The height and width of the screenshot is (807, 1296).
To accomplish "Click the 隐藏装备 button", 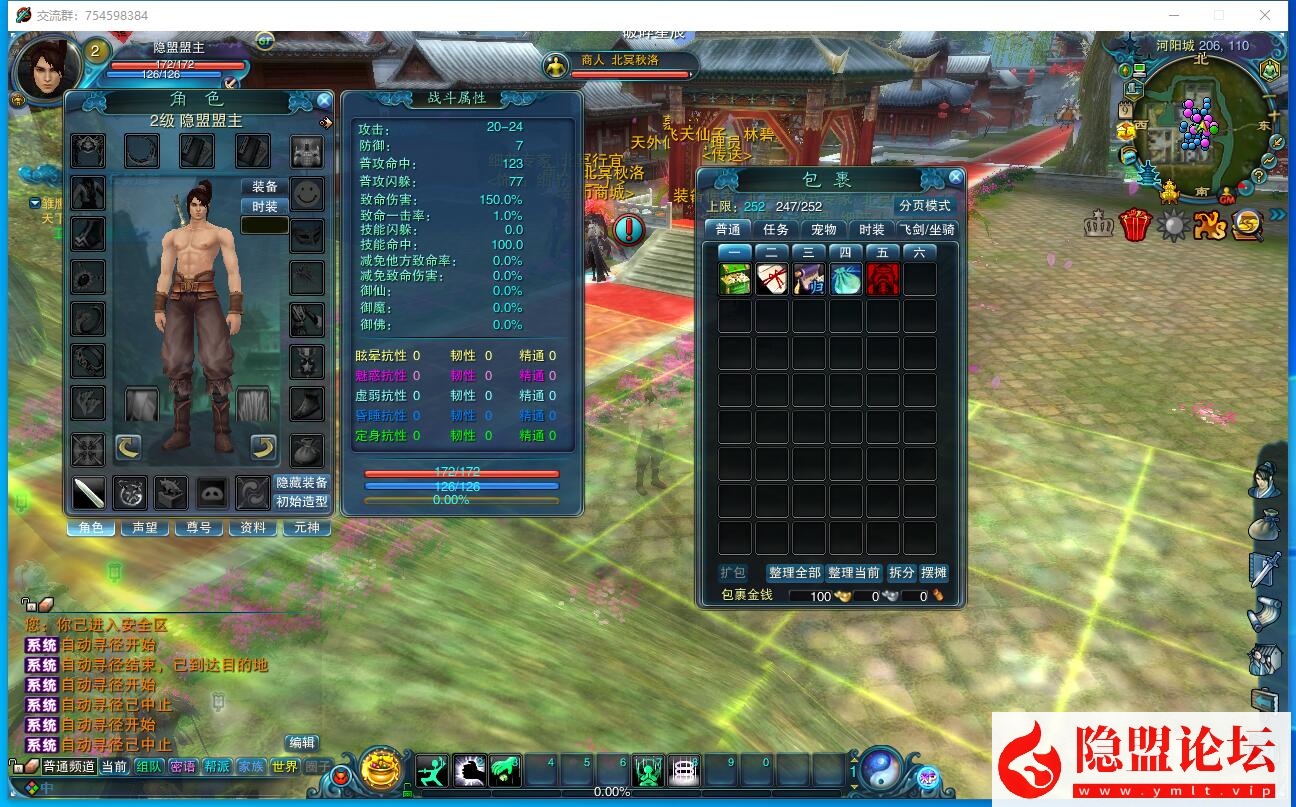I will coord(302,483).
